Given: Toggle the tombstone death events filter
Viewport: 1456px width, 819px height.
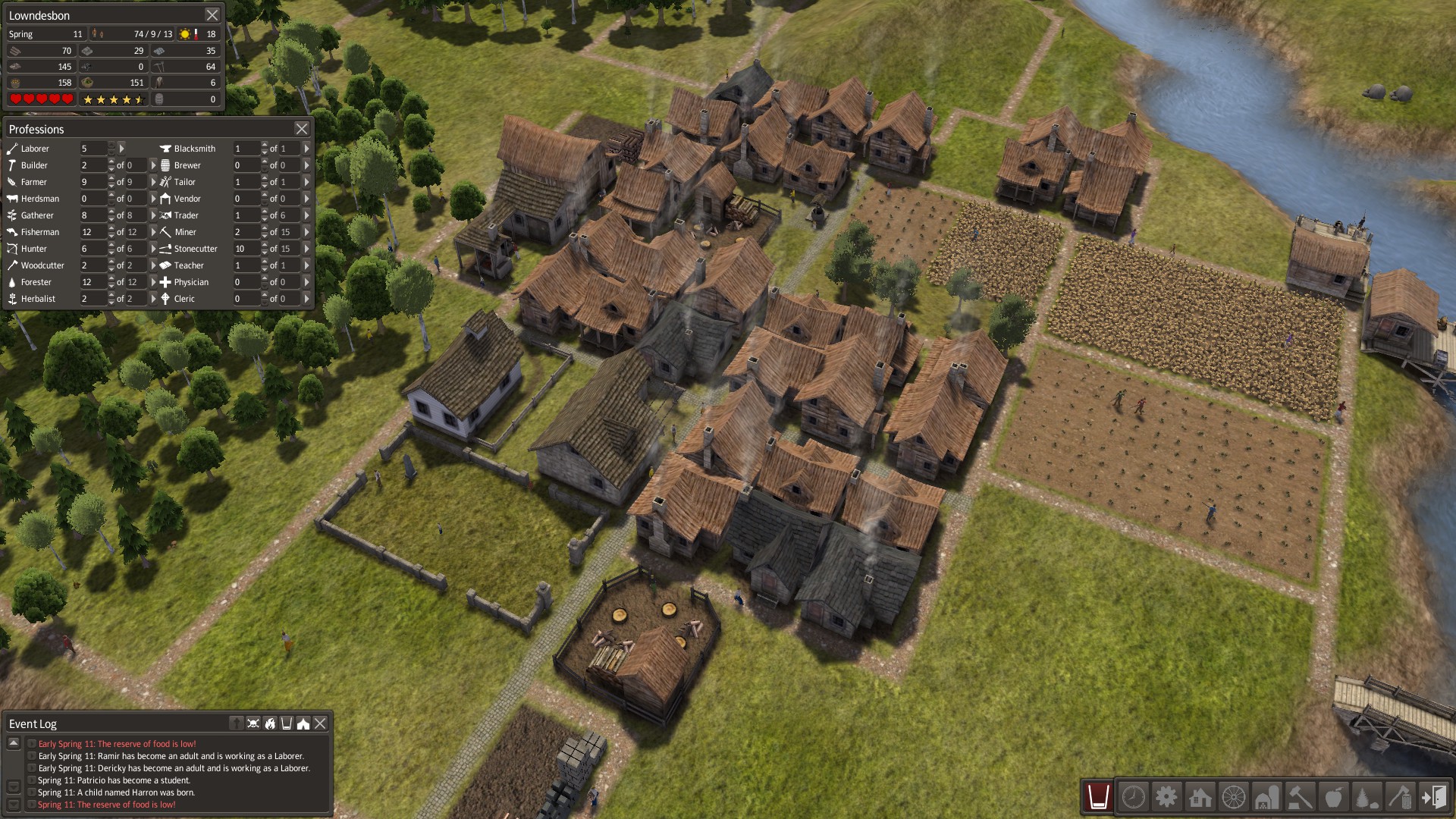Looking at the screenshot, I should (237, 723).
